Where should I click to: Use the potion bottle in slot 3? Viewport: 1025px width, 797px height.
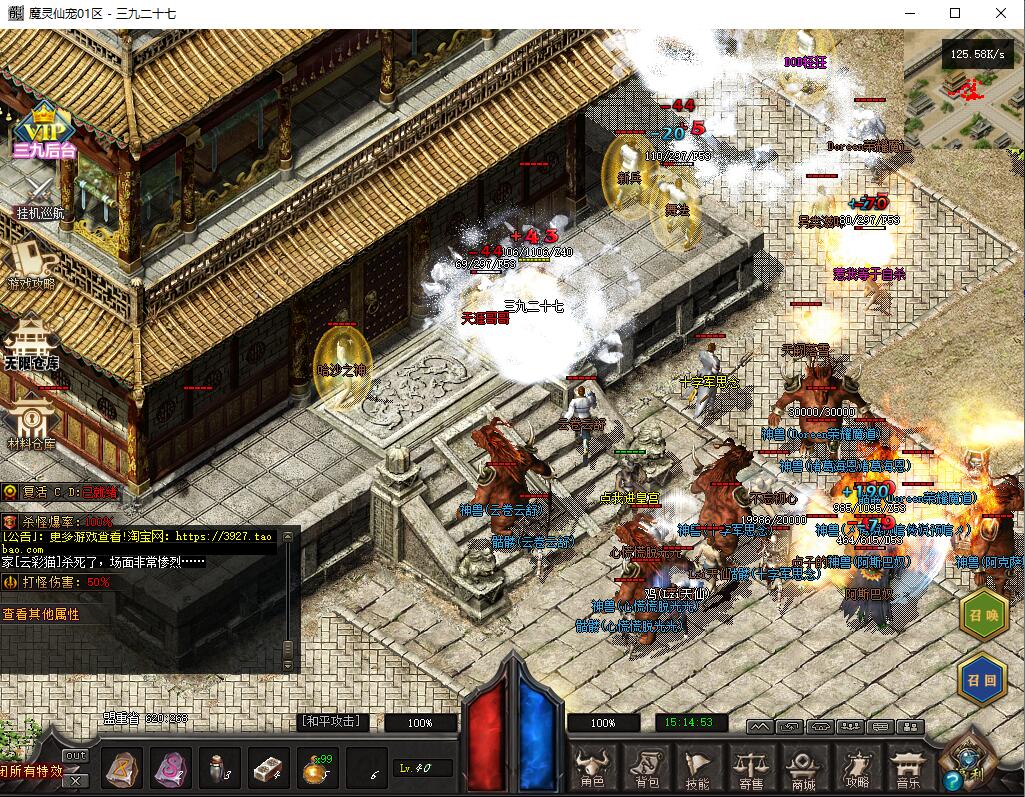click(x=220, y=768)
